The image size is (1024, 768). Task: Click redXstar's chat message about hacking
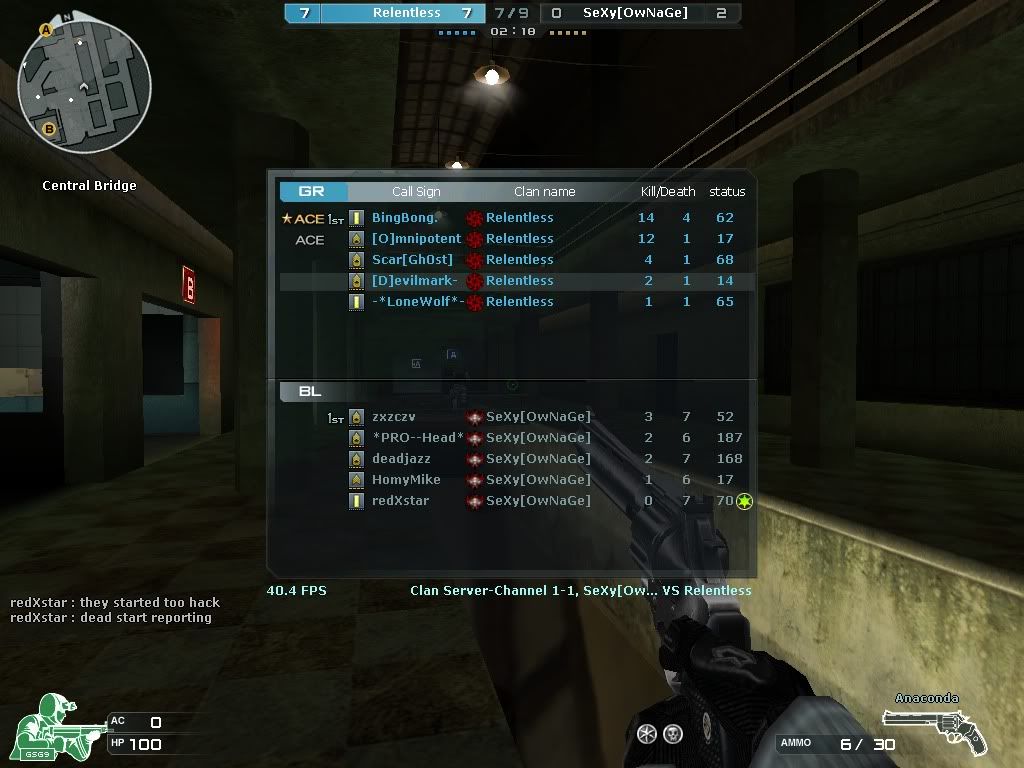[115, 602]
